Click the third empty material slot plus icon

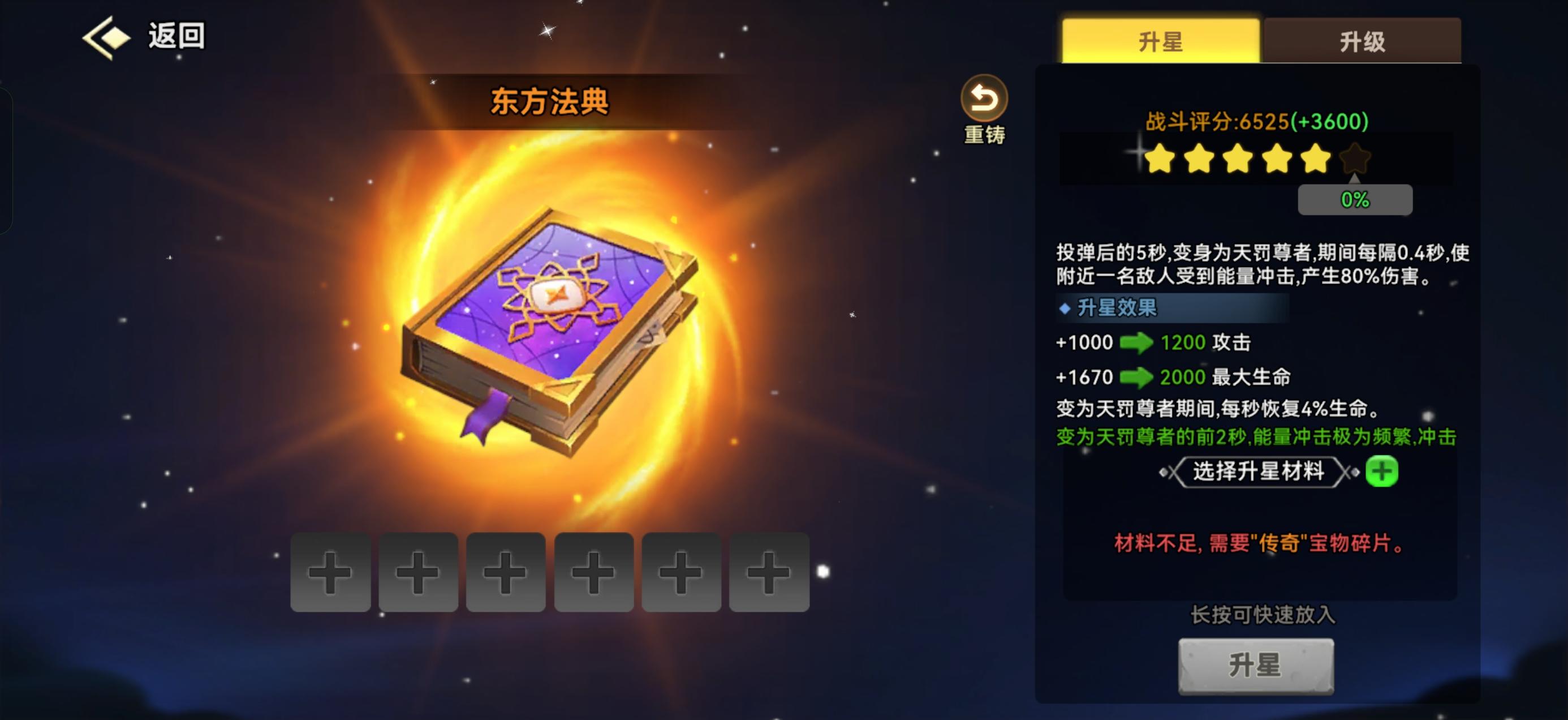(505, 573)
